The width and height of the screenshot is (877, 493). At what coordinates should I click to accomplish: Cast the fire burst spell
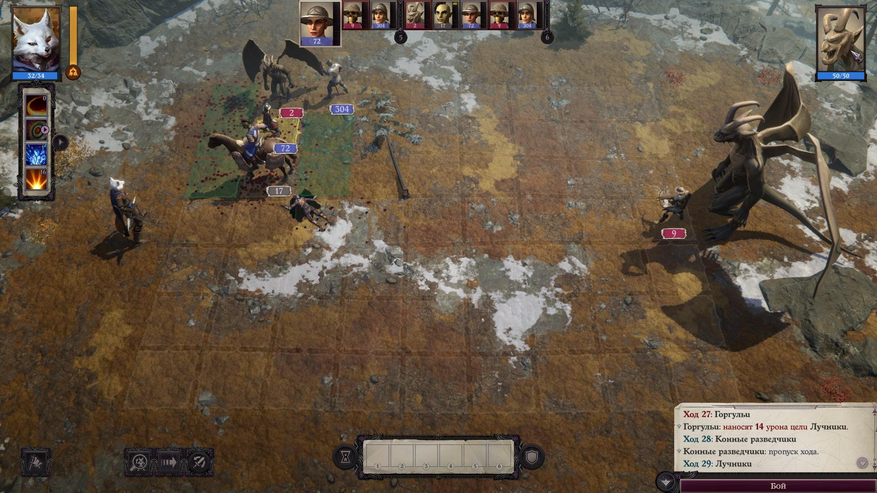tap(38, 180)
